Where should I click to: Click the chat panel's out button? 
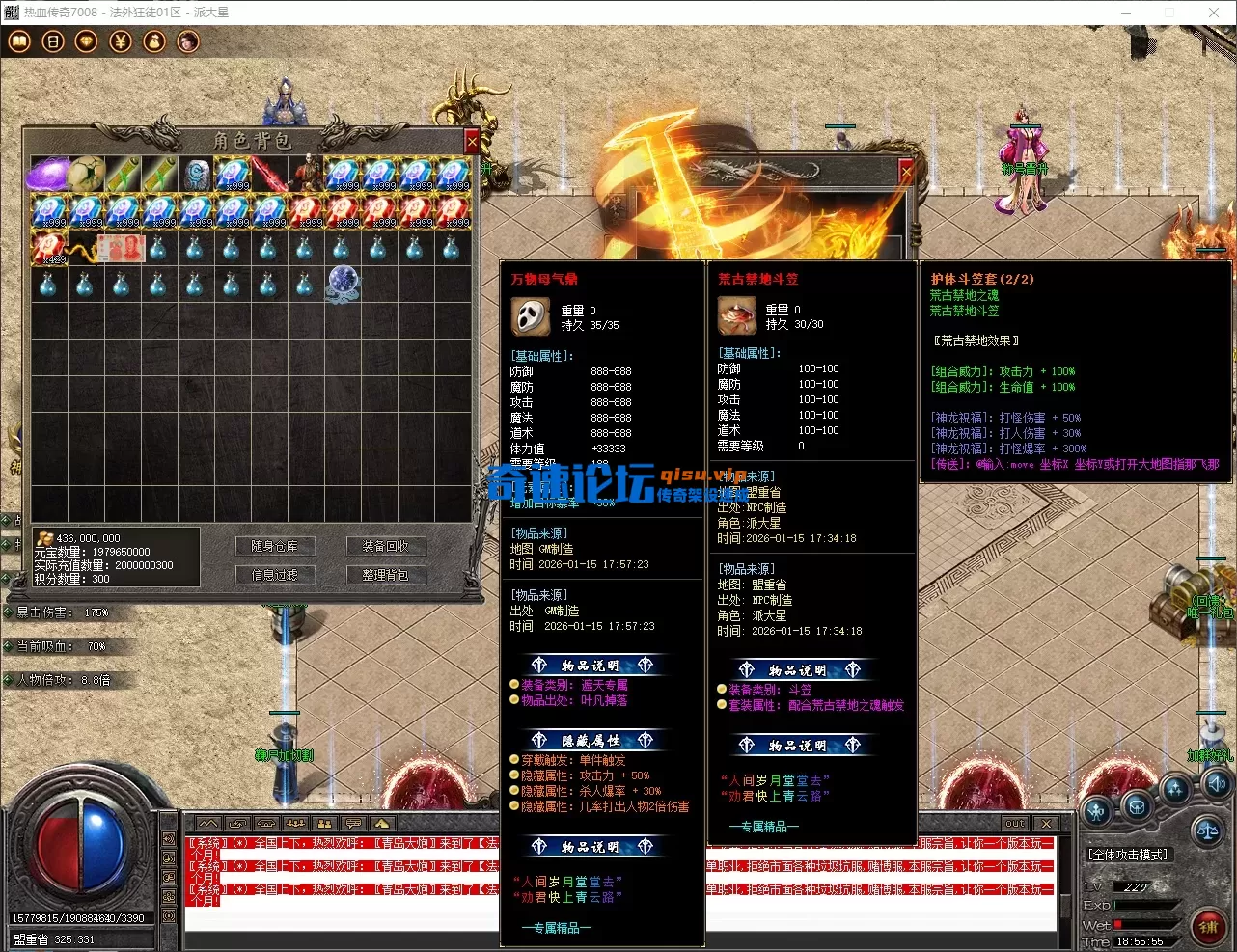1015,824
